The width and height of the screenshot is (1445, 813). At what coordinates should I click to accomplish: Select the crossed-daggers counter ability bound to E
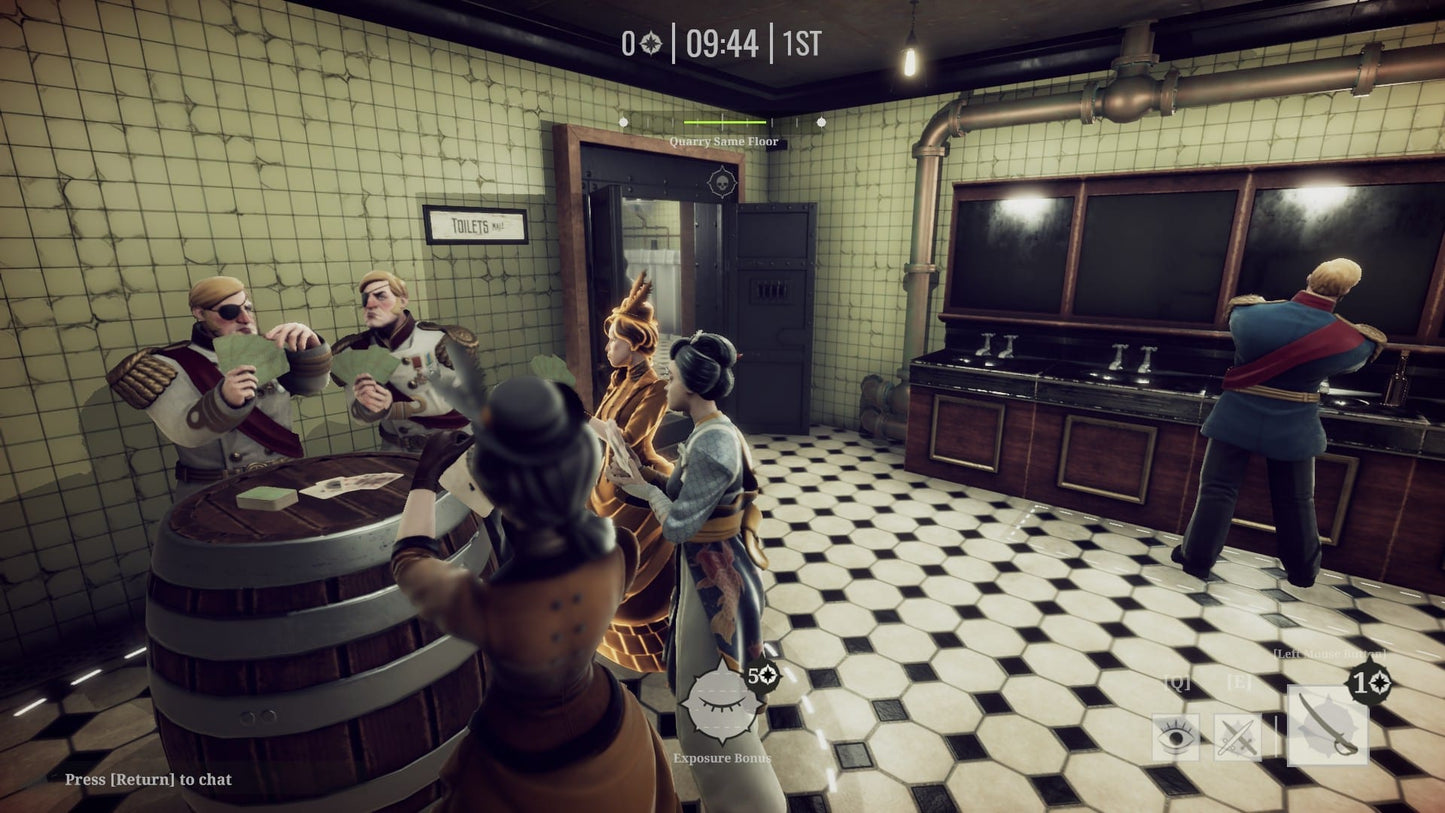pyautogui.click(x=1238, y=736)
